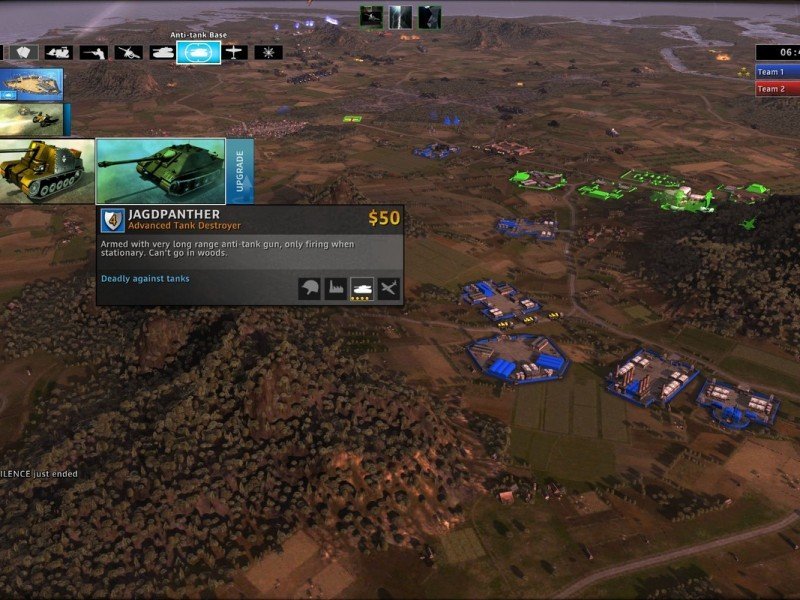Open the artillery cannon tab
This screenshot has width=800, height=600.
tap(128, 52)
